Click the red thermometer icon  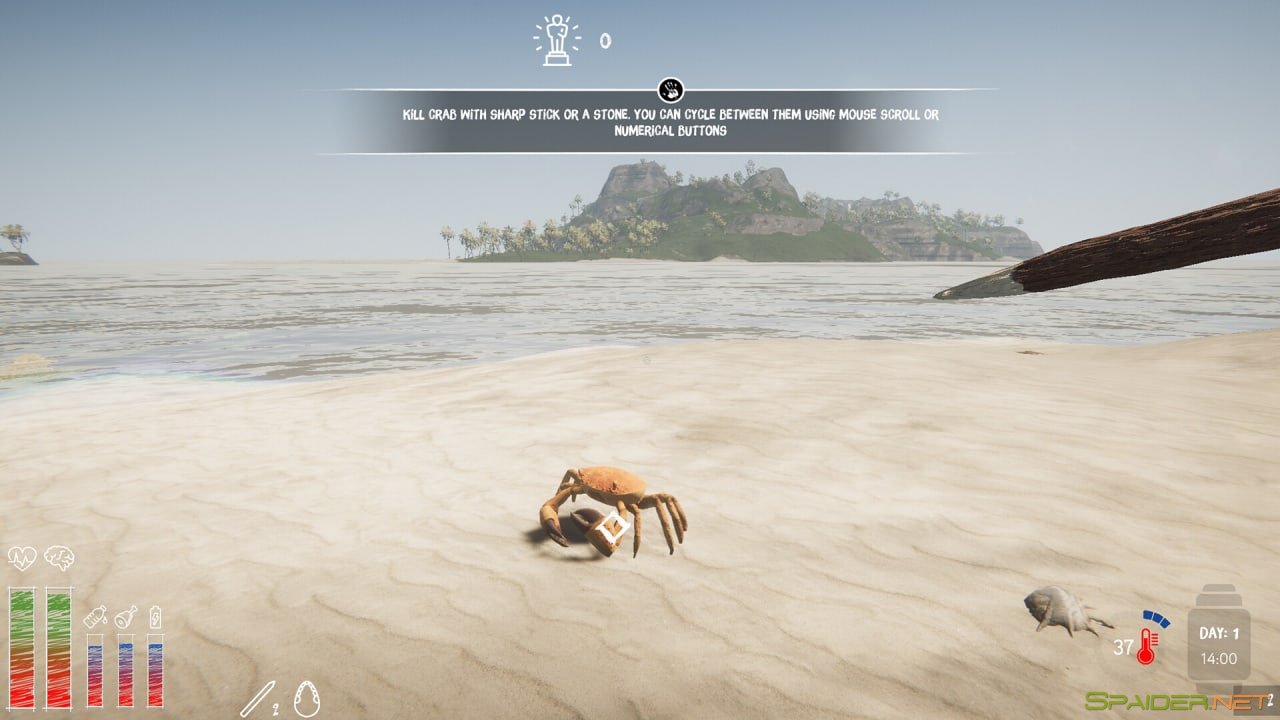(1144, 645)
